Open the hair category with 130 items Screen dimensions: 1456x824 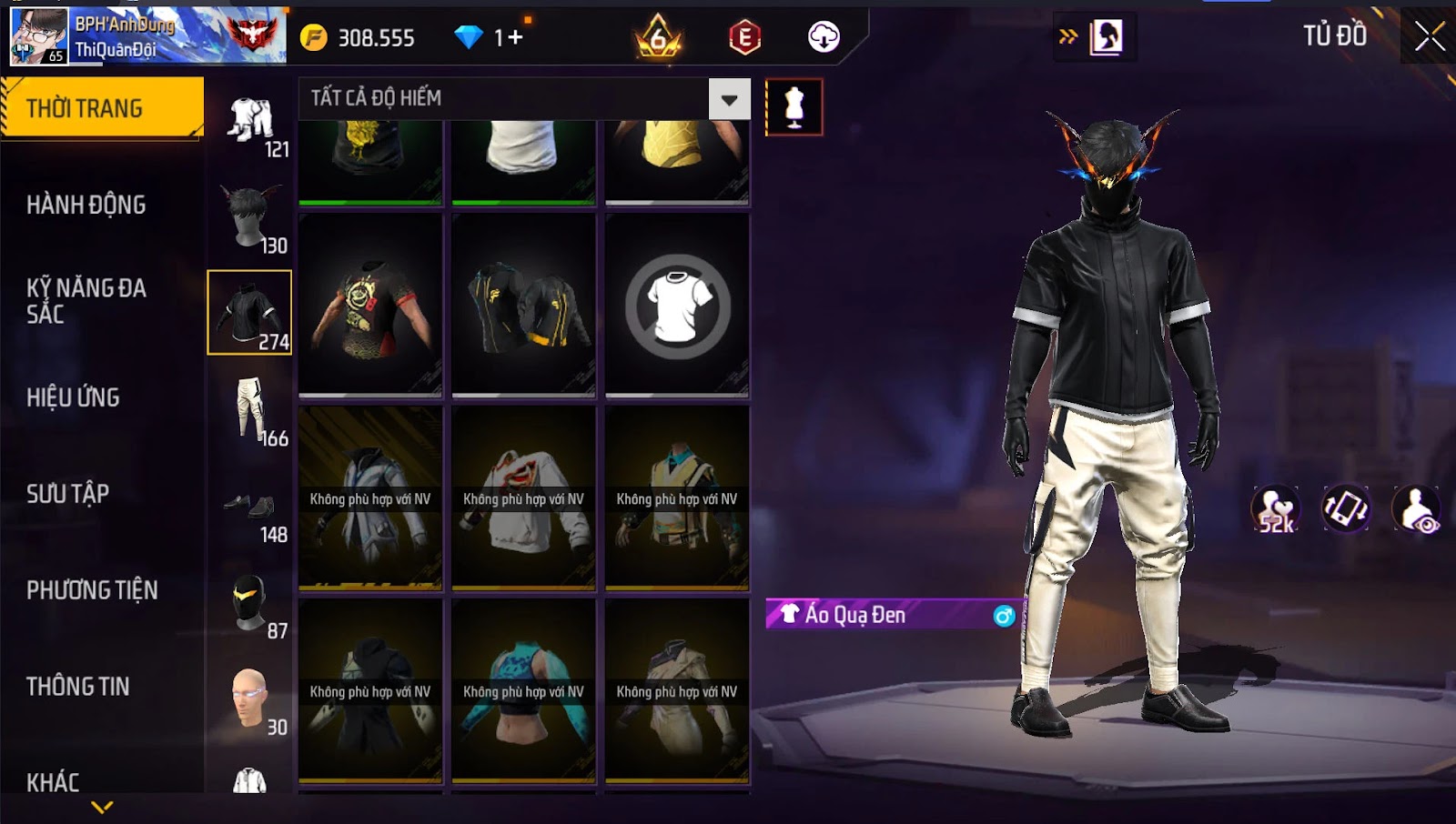tap(250, 218)
